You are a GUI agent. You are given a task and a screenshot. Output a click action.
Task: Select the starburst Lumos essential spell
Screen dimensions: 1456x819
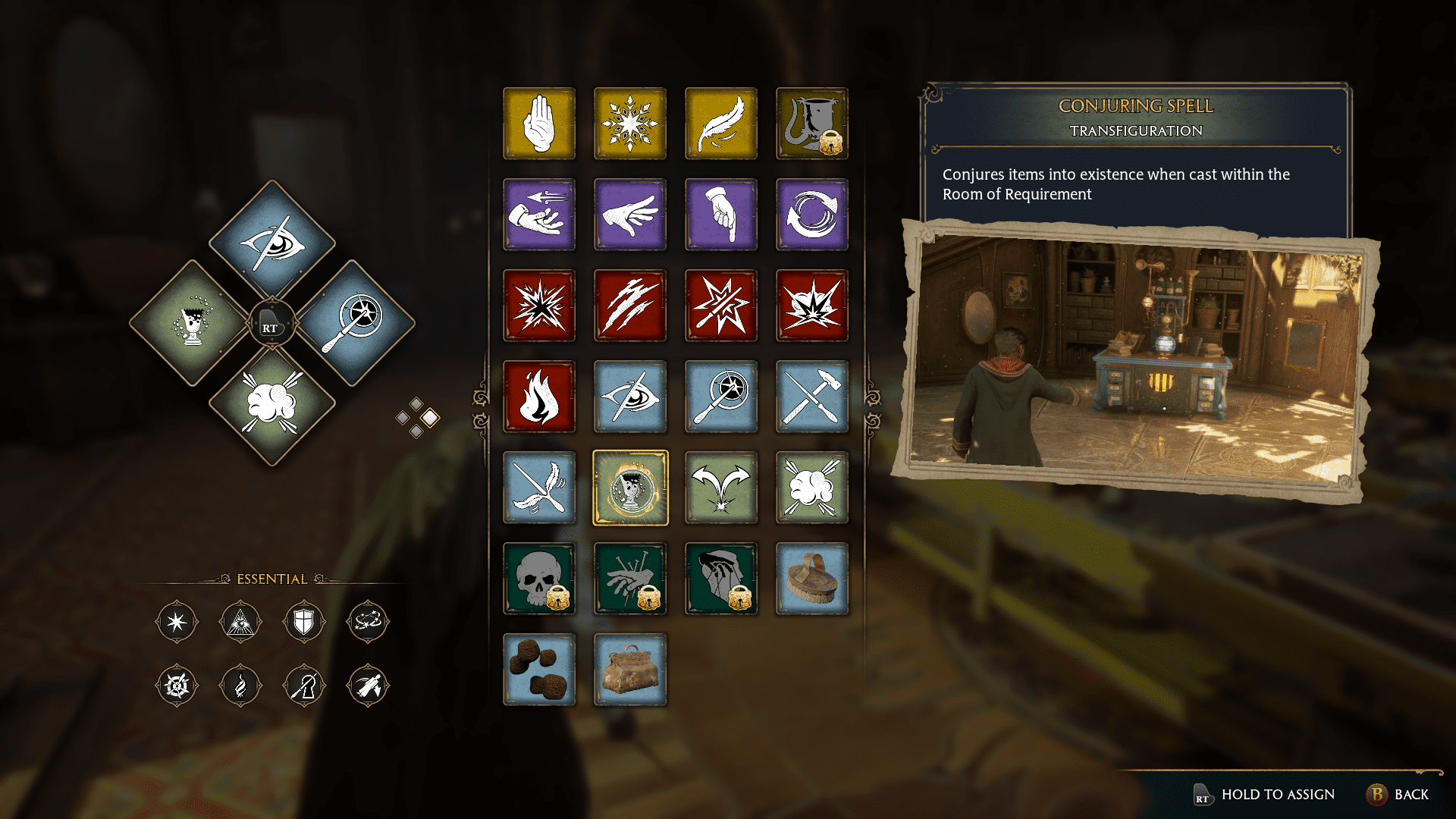click(177, 622)
